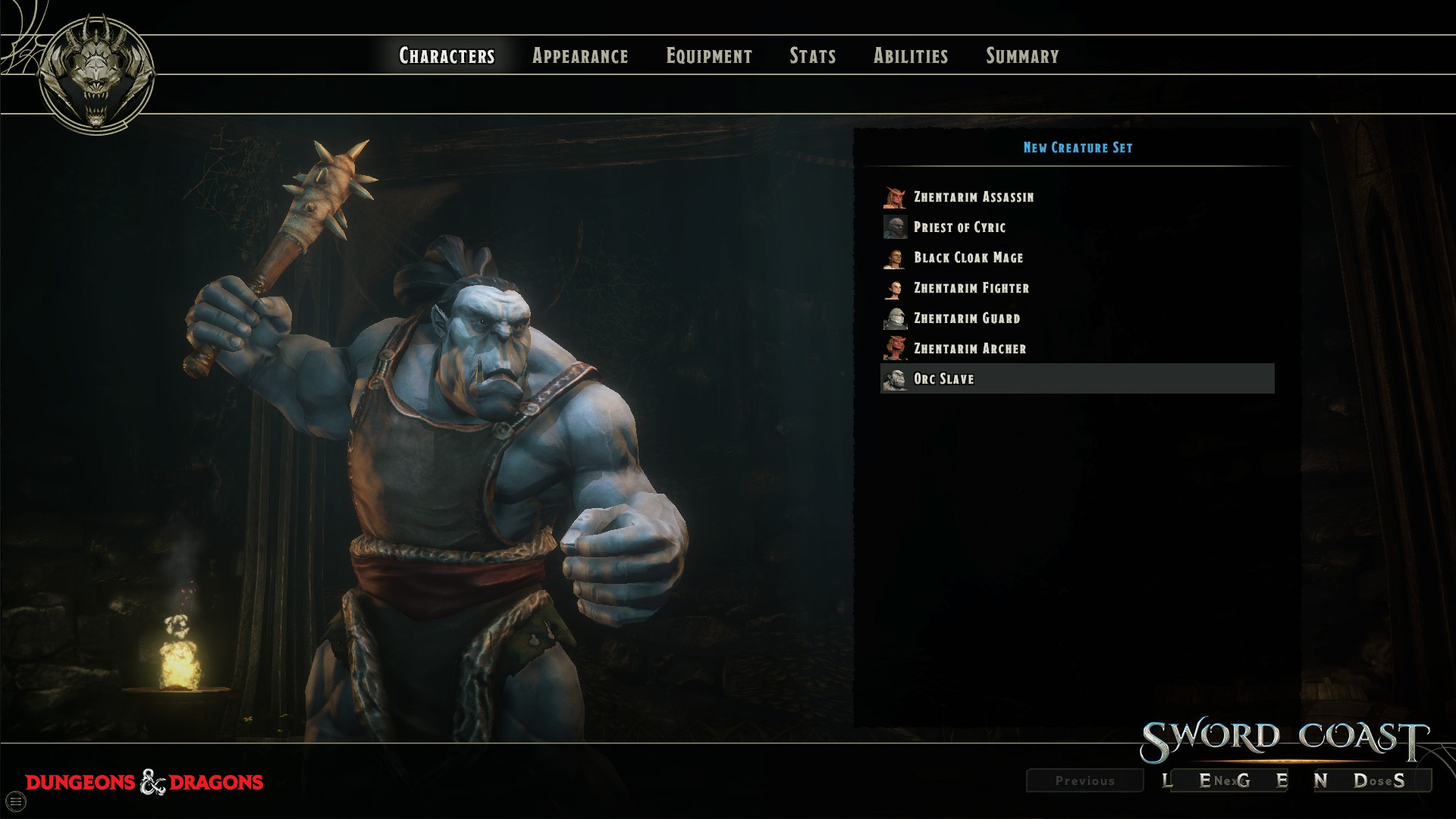1456x819 pixels.
Task: Switch to the Appearance tab
Action: 580,56
